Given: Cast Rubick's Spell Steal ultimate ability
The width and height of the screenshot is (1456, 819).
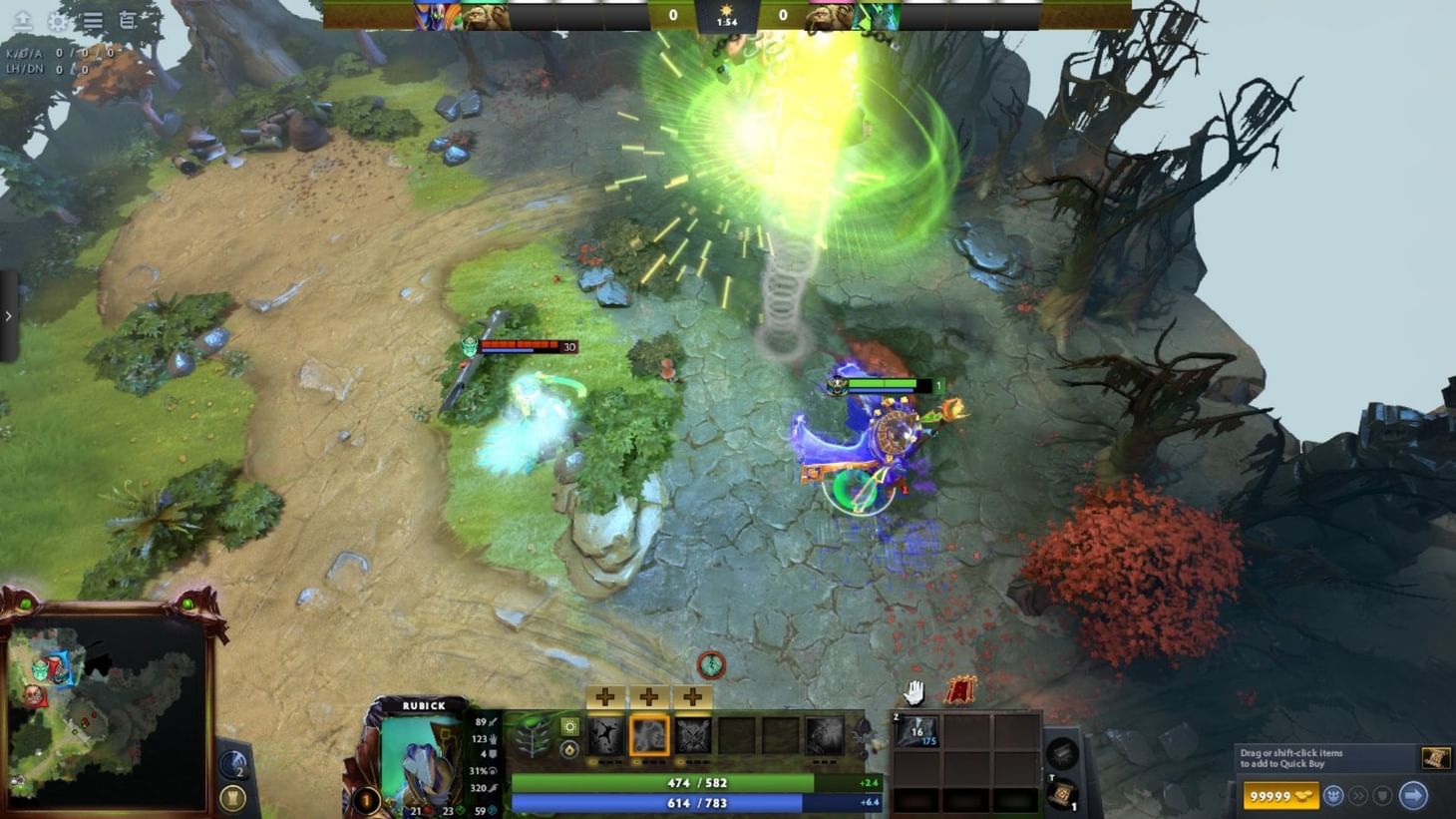Looking at the screenshot, I should 826,736.
